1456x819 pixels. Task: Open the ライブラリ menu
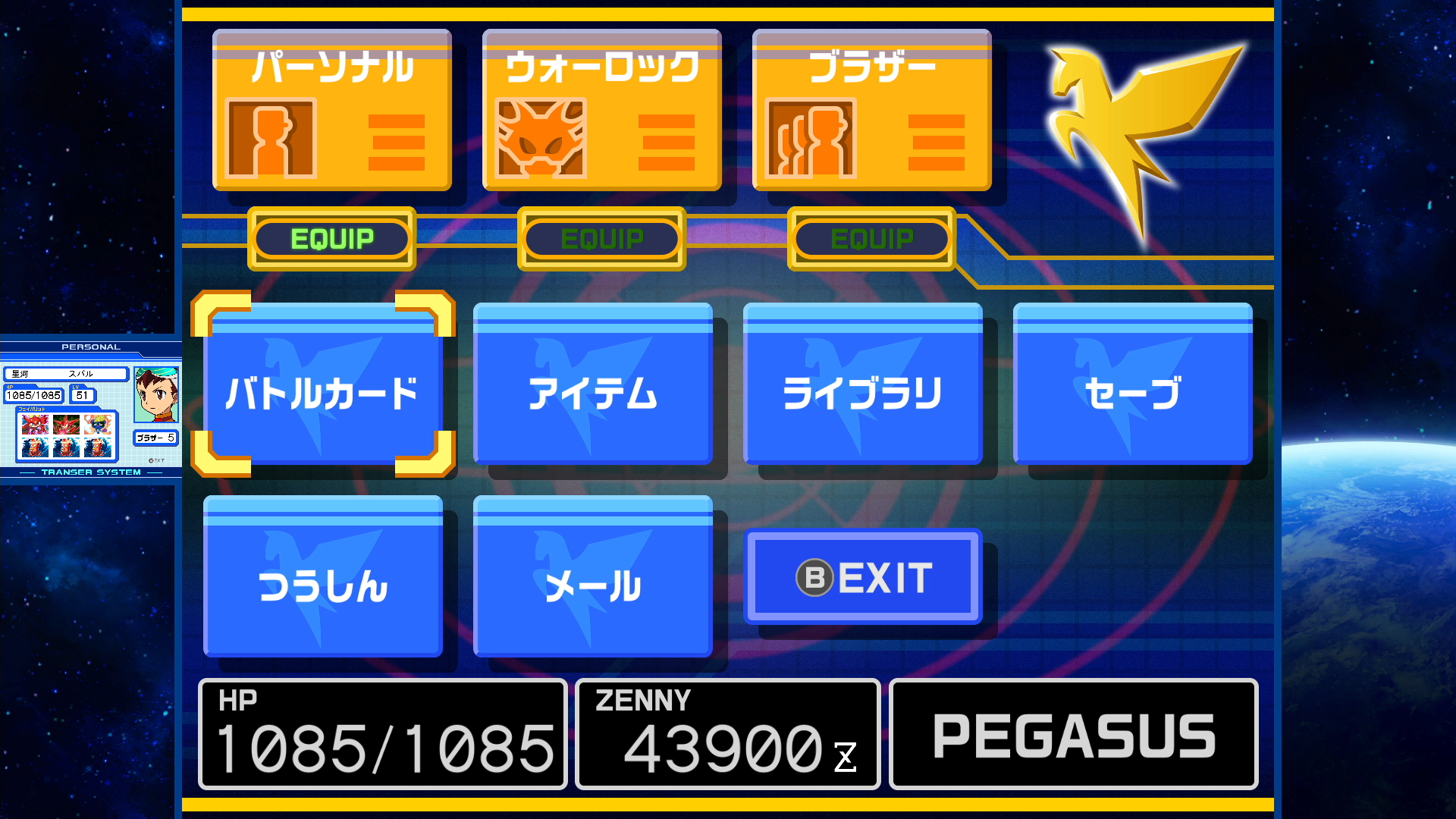coord(863,388)
